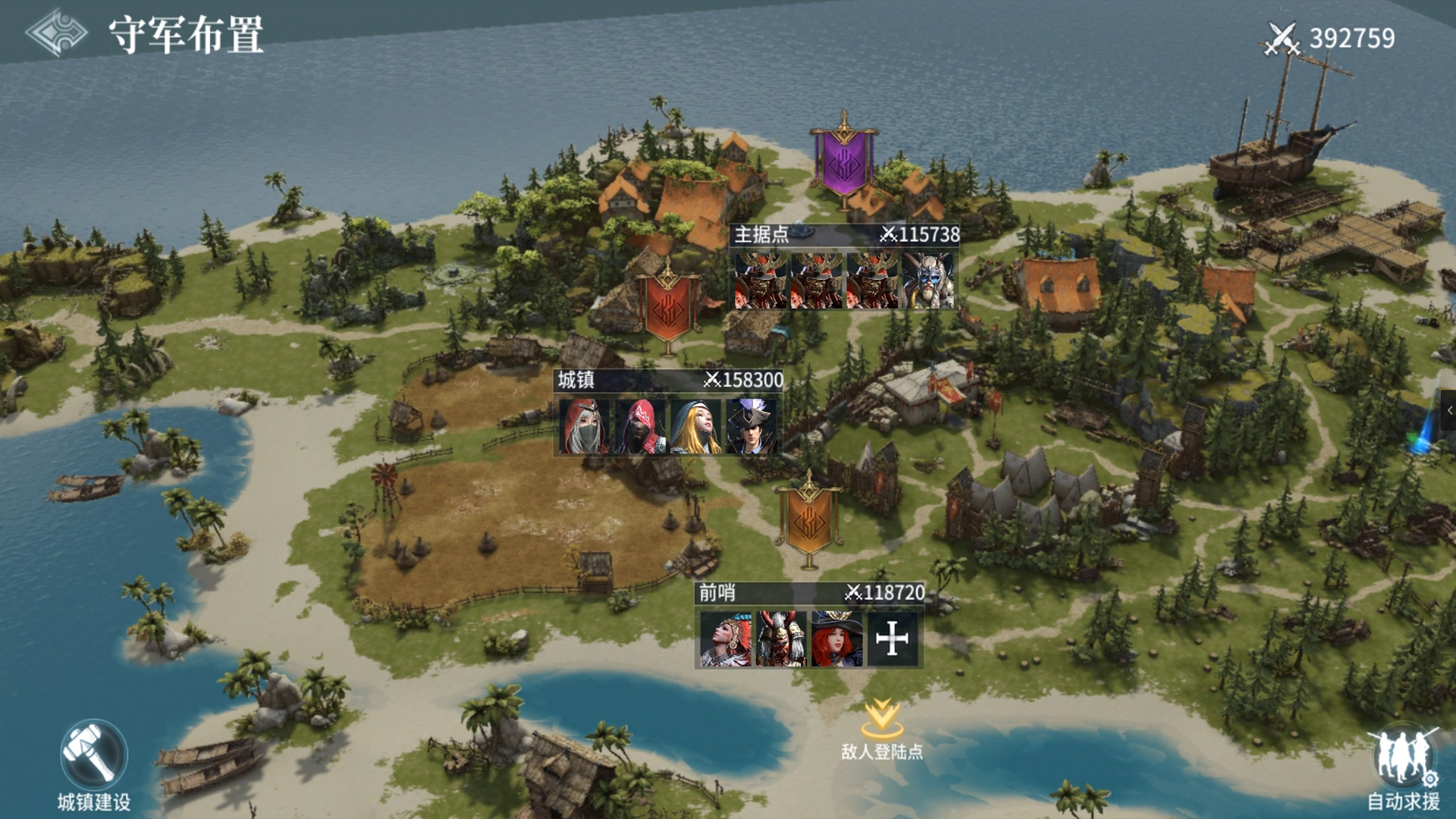The width and height of the screenshot is (1456, 819).
Task: Select the gray-hooded masked hero in 城镇
Action: tap(584, 426)
